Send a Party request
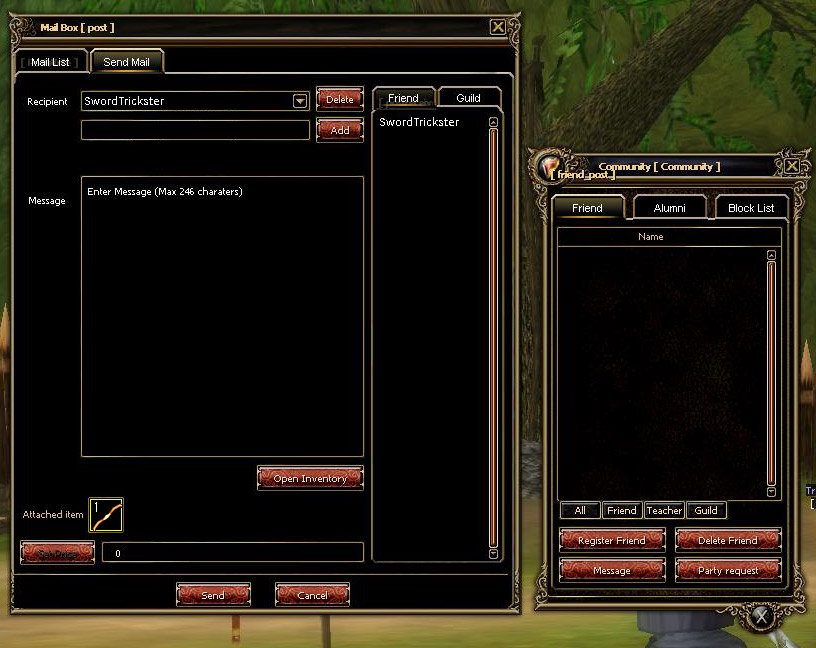 tap(727, 570)
